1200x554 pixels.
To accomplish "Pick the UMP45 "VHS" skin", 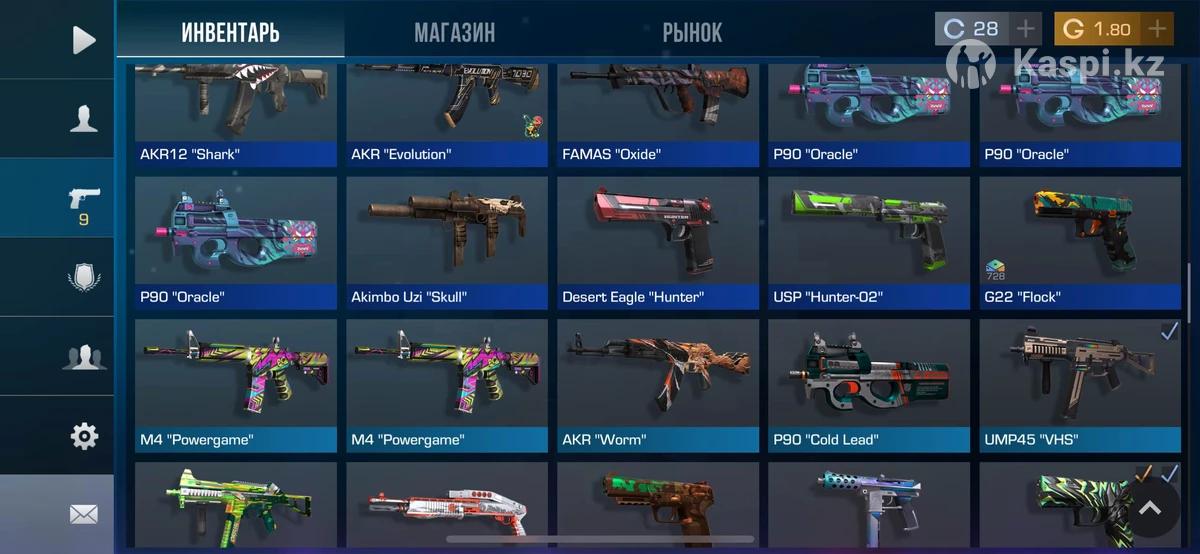I will point(1080,385).
